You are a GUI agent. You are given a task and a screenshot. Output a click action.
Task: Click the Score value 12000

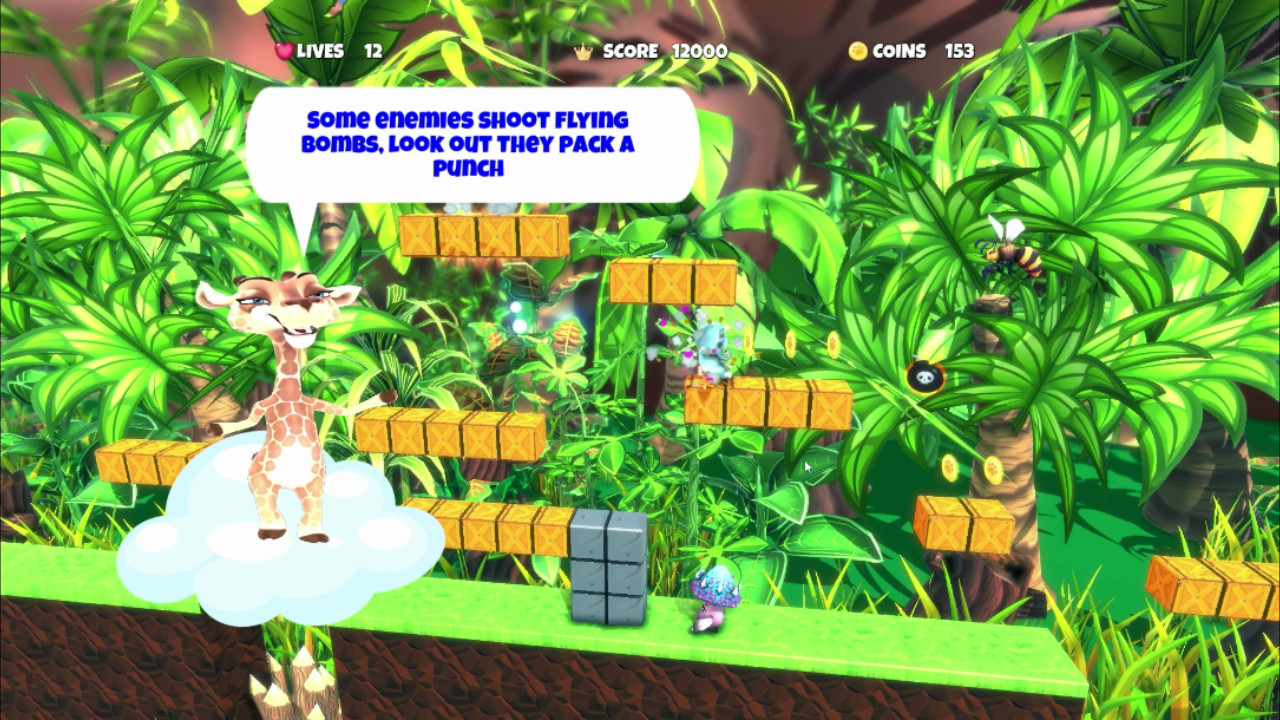coord(700,51)
